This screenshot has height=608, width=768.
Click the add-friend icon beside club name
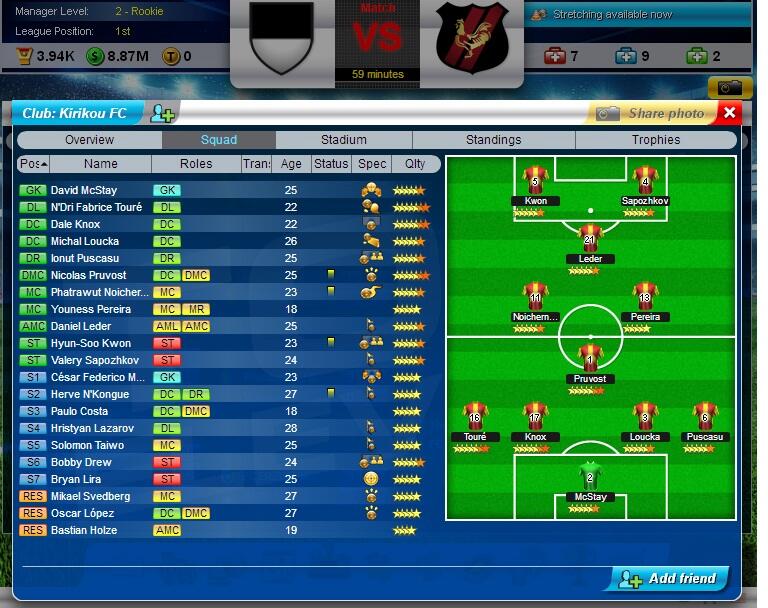coord(162,113)
